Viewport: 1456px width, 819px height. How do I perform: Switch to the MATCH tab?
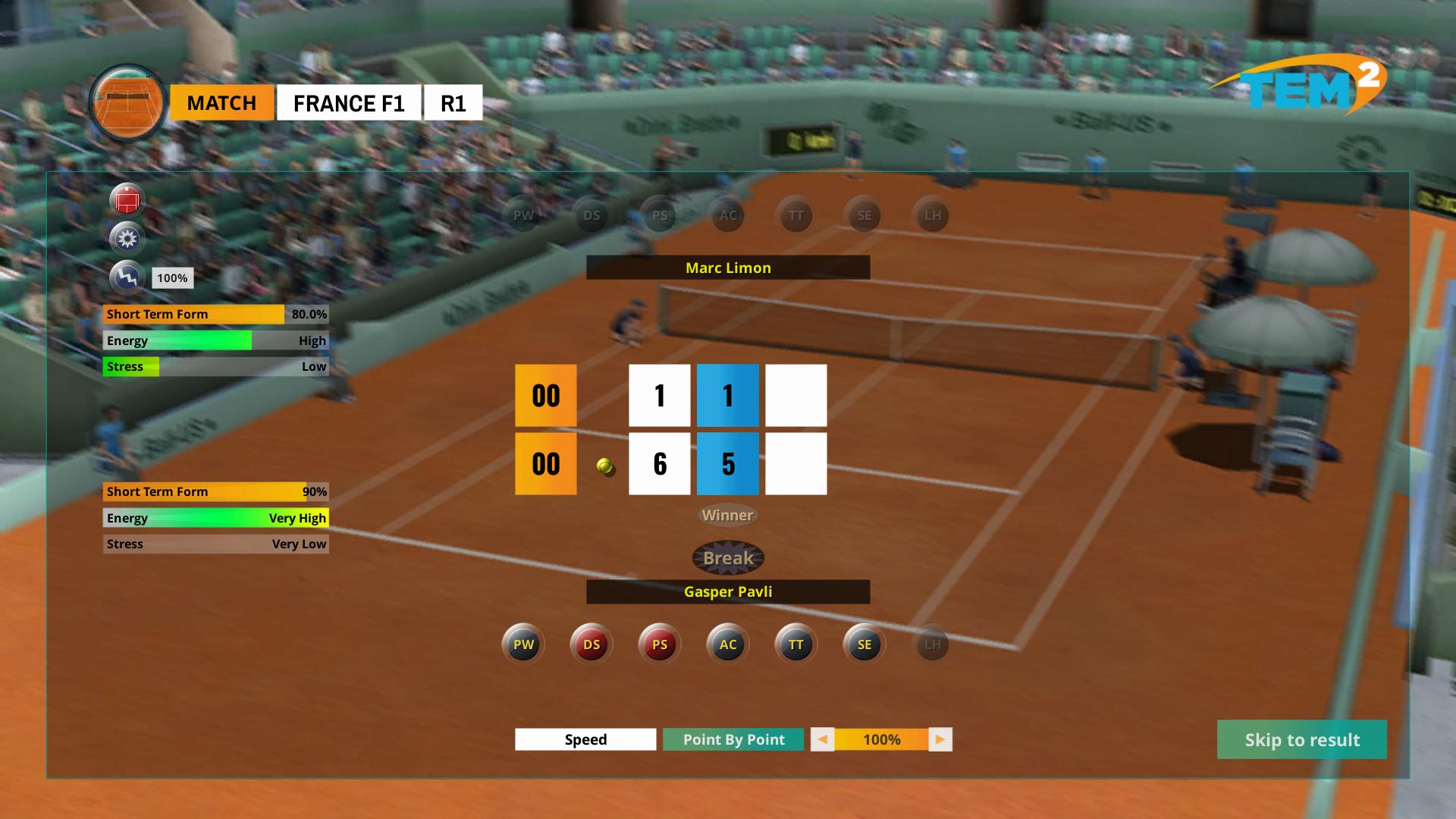tap(221, 102)
